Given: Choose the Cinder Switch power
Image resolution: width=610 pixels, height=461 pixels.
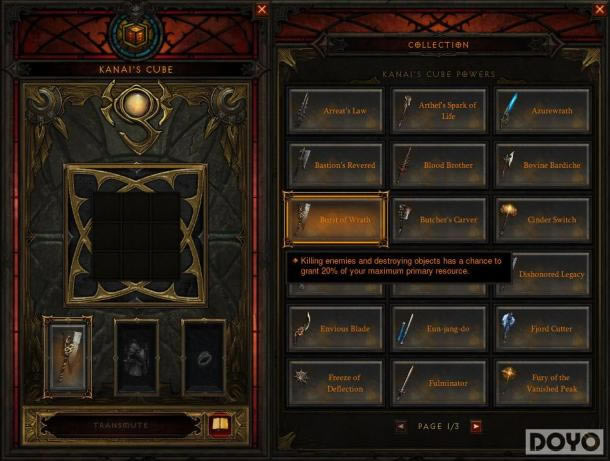Looking at the screenshot, I should (542, 219).
